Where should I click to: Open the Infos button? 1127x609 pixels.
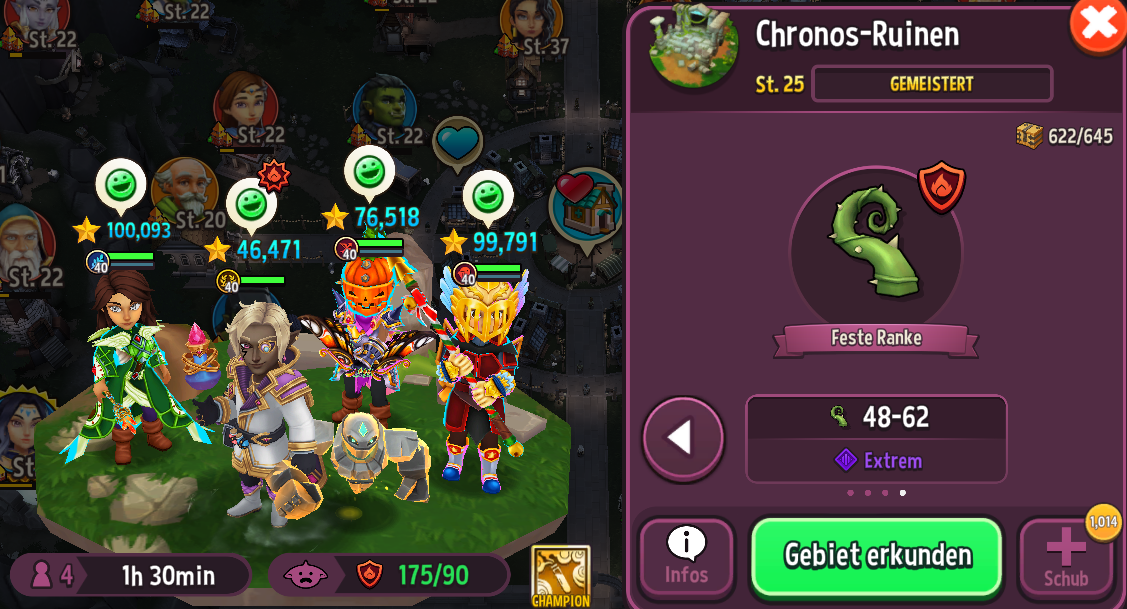(x=686, y=557)
